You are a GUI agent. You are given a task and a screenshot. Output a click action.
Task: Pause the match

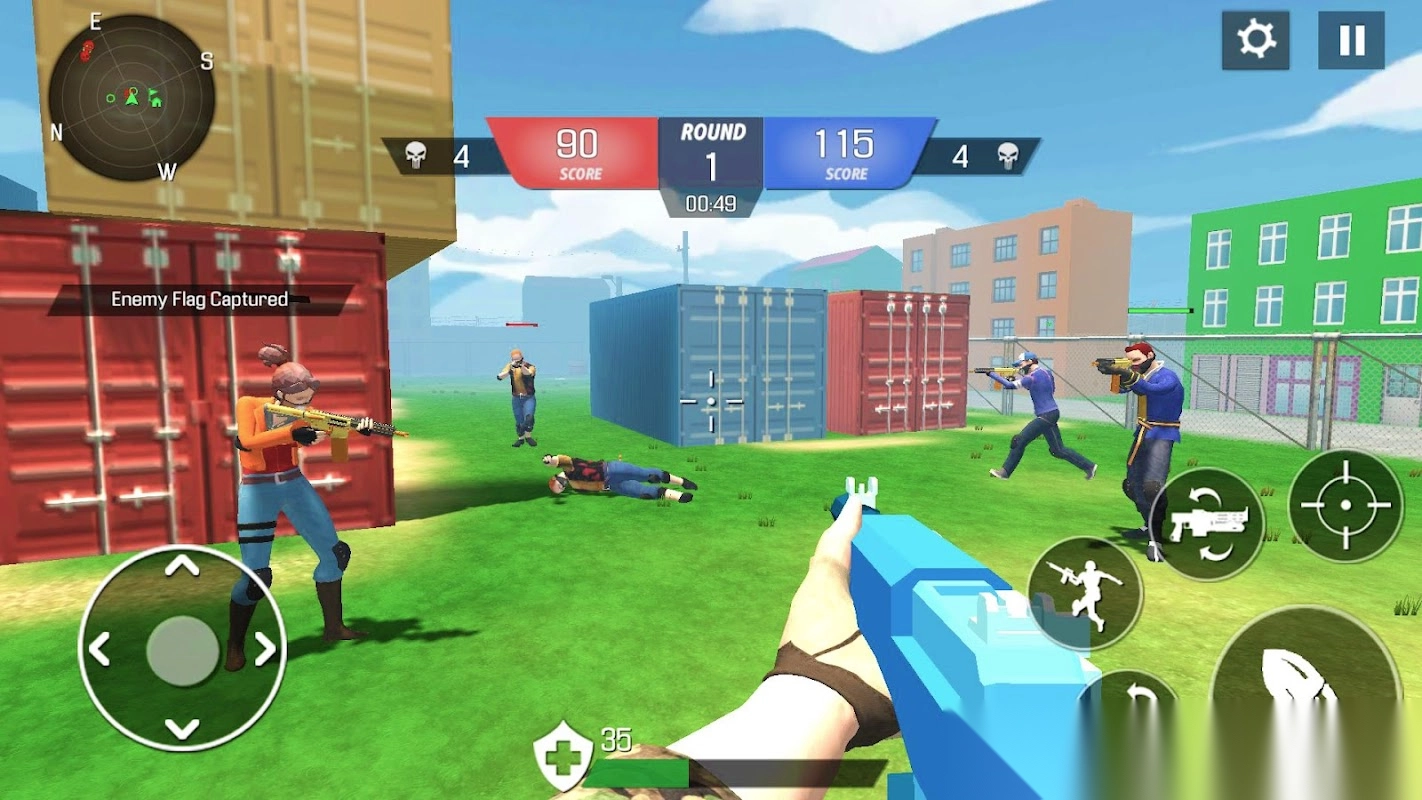point(1351,41)
